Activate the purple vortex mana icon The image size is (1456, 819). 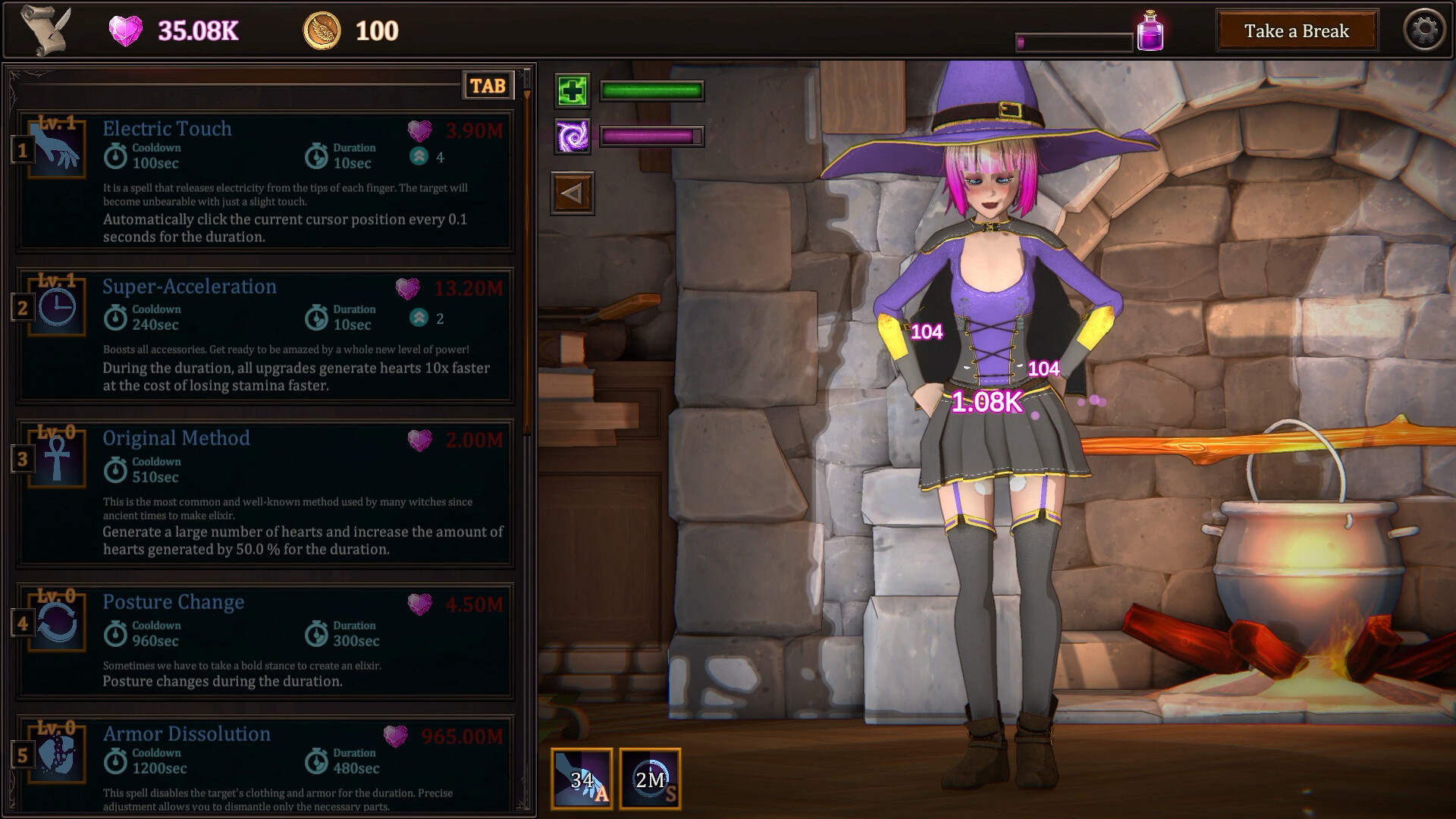click(573, 137)
